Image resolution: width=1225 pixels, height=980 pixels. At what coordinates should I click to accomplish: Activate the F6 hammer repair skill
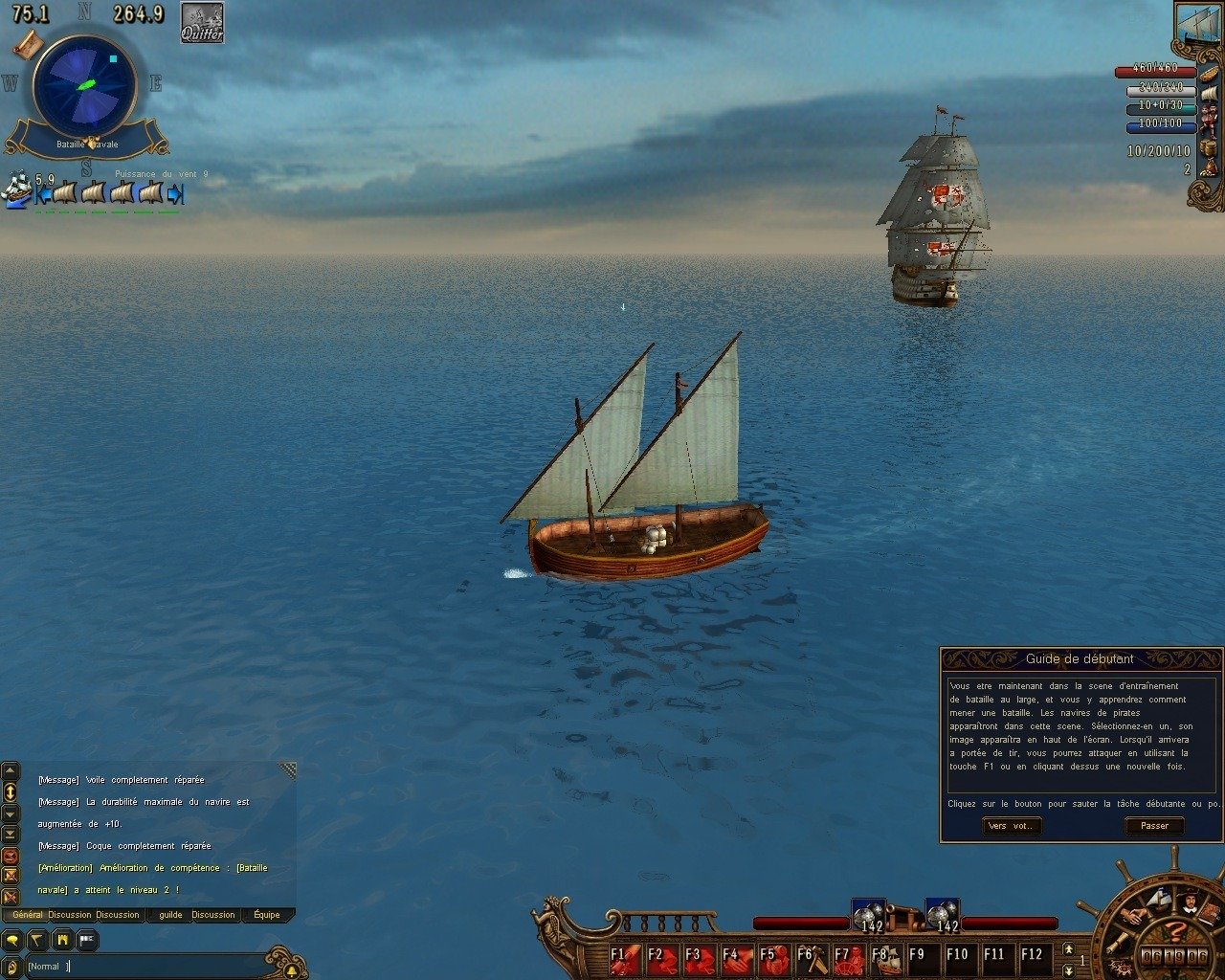click(x=811, y=956)
